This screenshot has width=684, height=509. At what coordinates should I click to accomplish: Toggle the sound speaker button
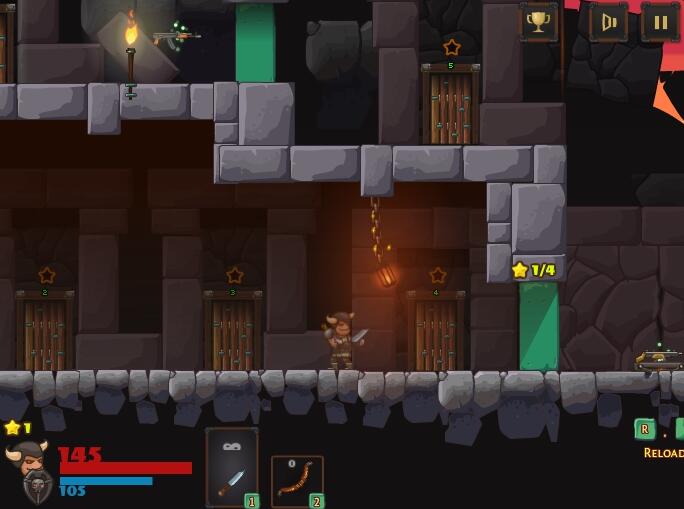tap(608, 22)
